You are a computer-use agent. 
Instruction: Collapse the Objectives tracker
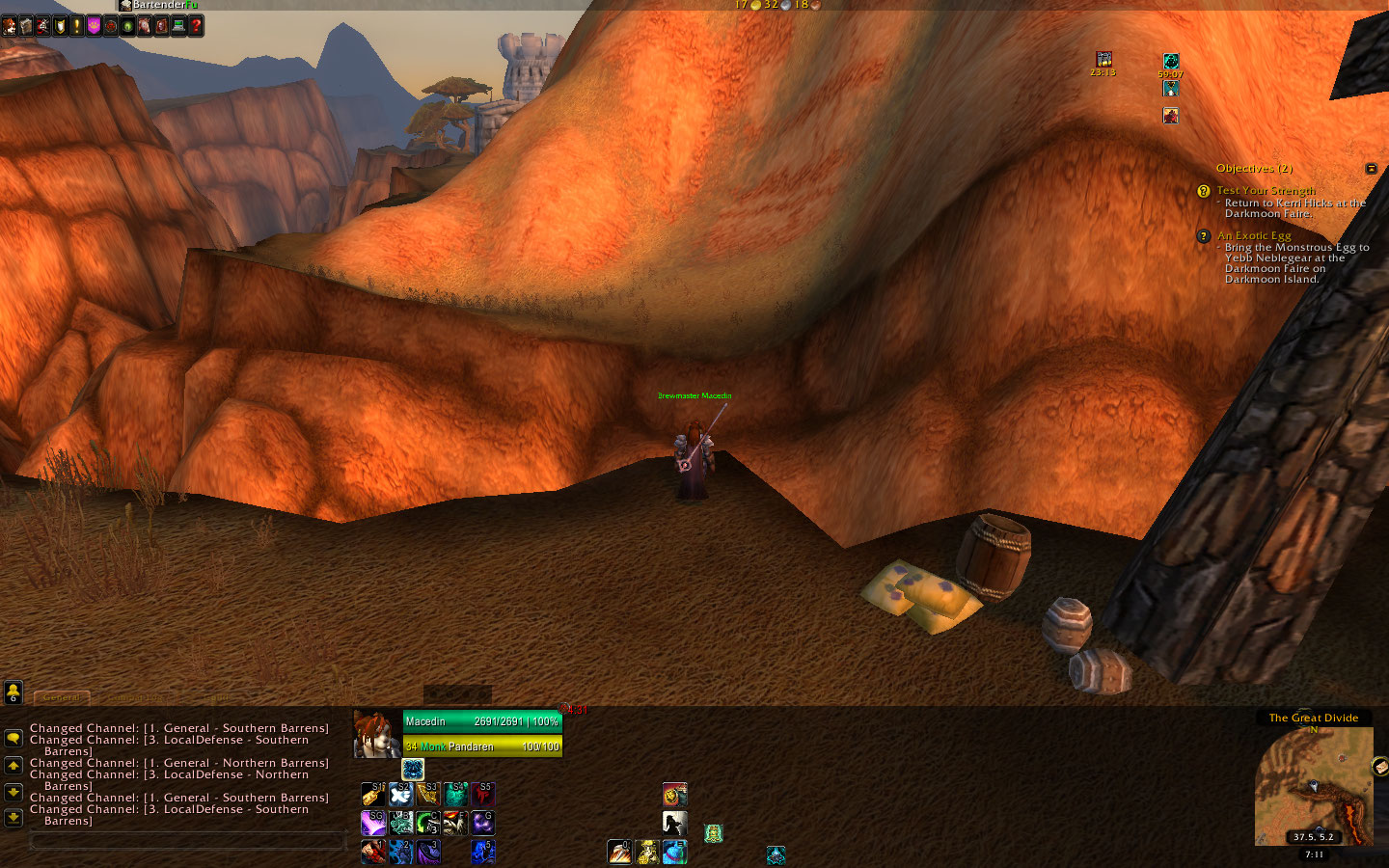[x=1371, y=169]
